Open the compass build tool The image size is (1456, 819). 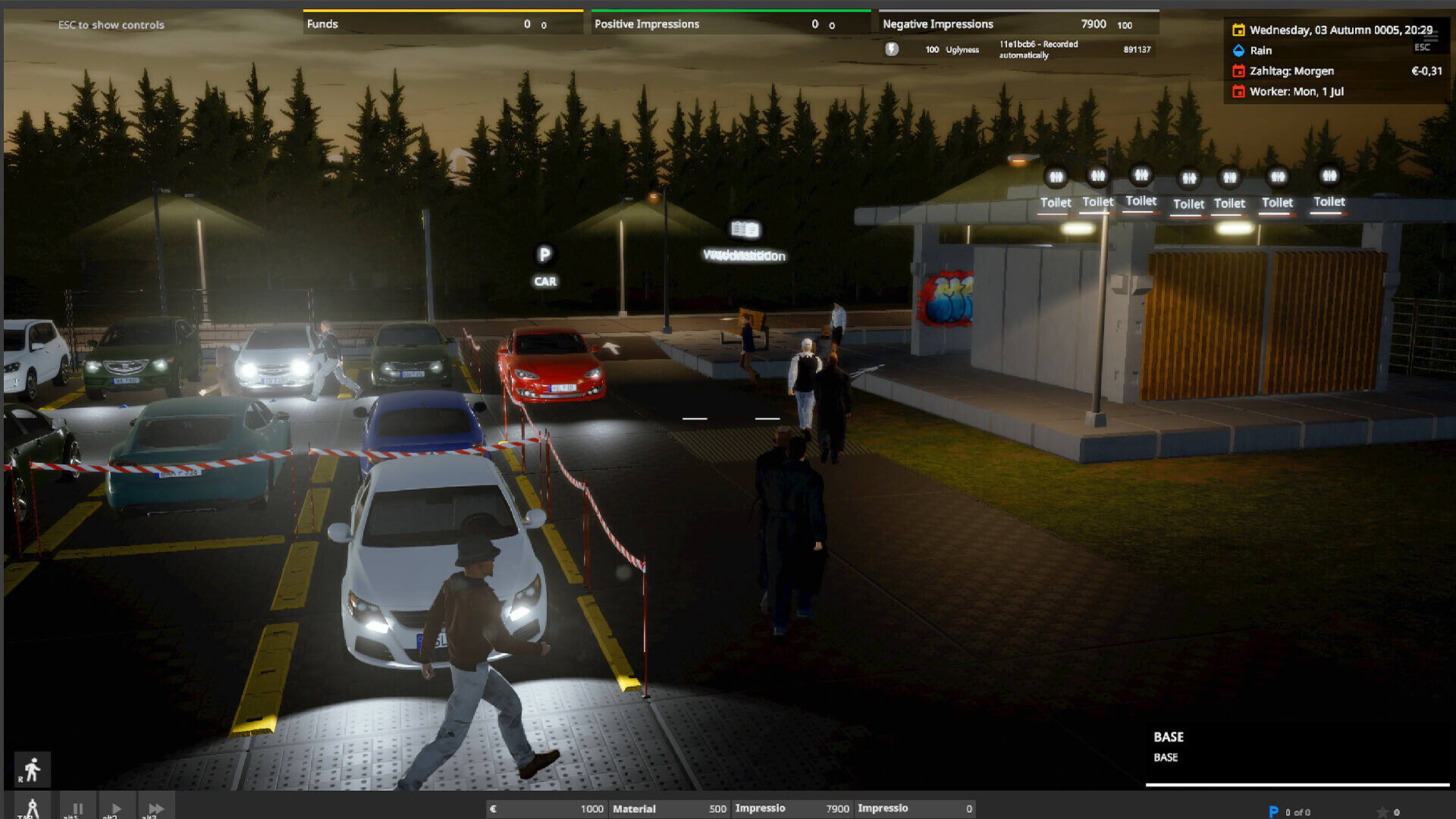tap(32, 808)
